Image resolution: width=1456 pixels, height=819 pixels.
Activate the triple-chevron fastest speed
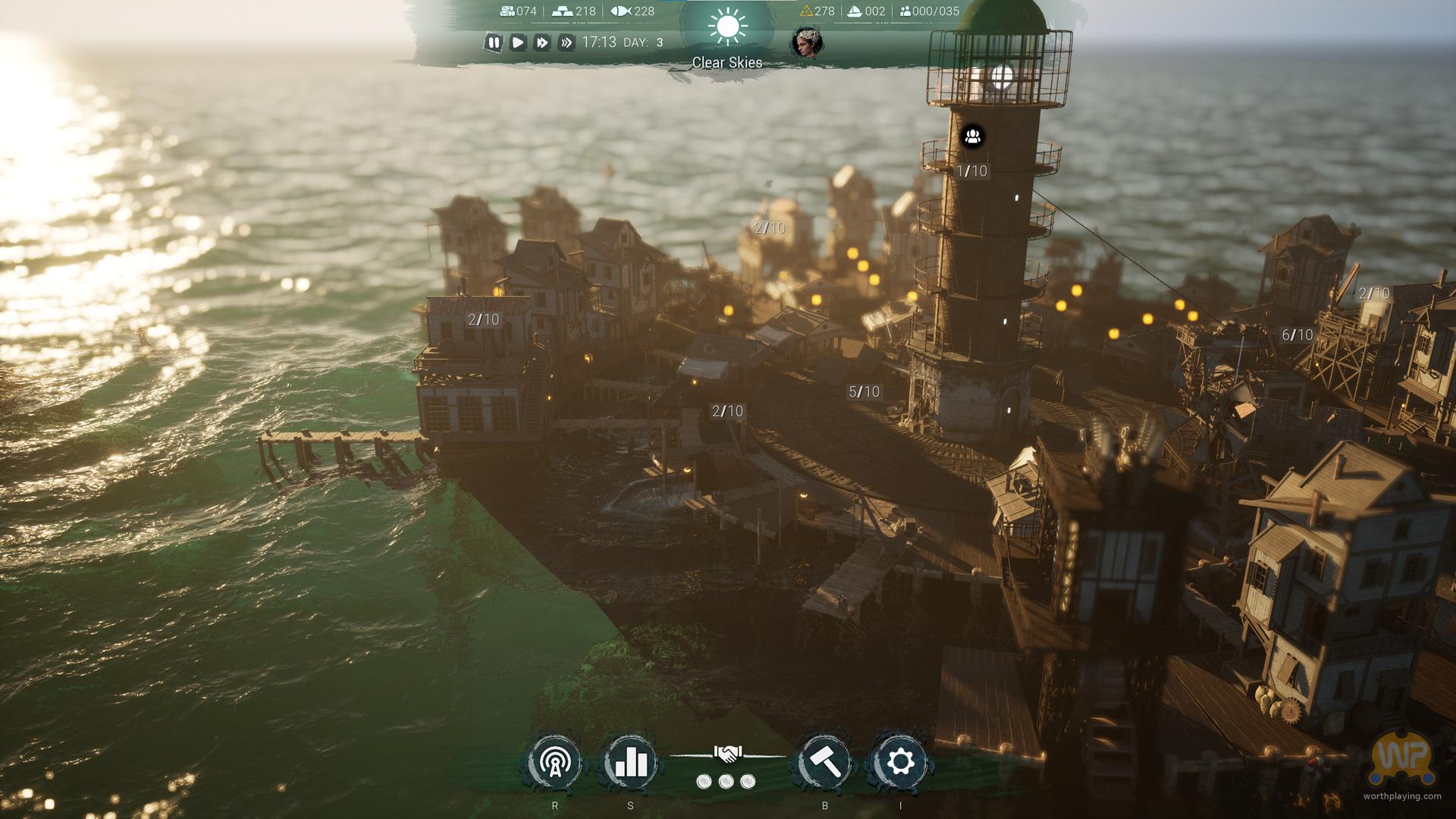pyautogui.click(x=566, y=42)
